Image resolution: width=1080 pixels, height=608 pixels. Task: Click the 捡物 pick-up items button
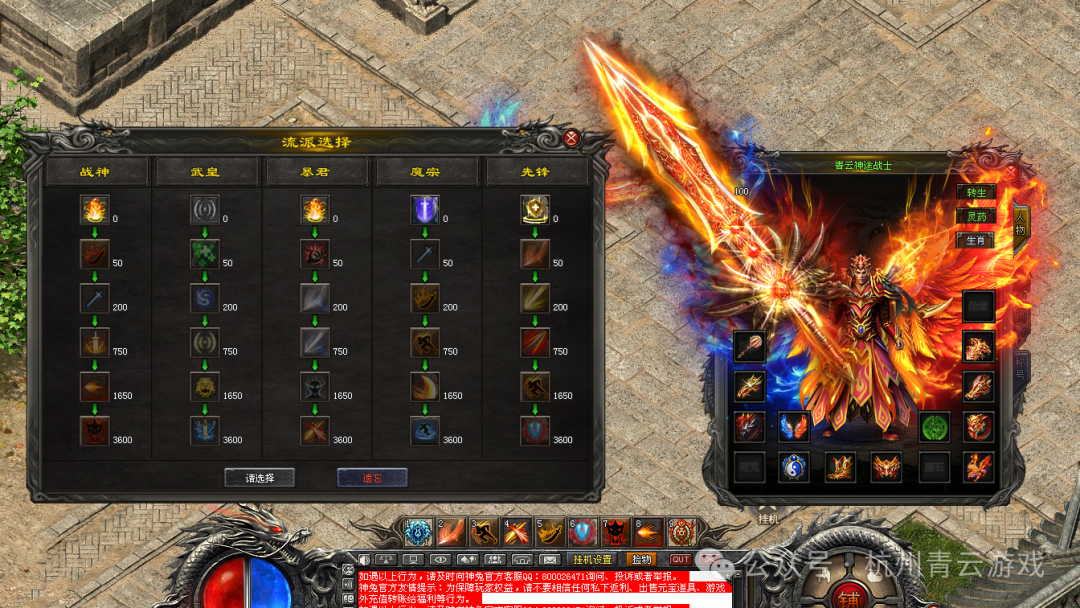pyautogui.click(x=642, y=559)
